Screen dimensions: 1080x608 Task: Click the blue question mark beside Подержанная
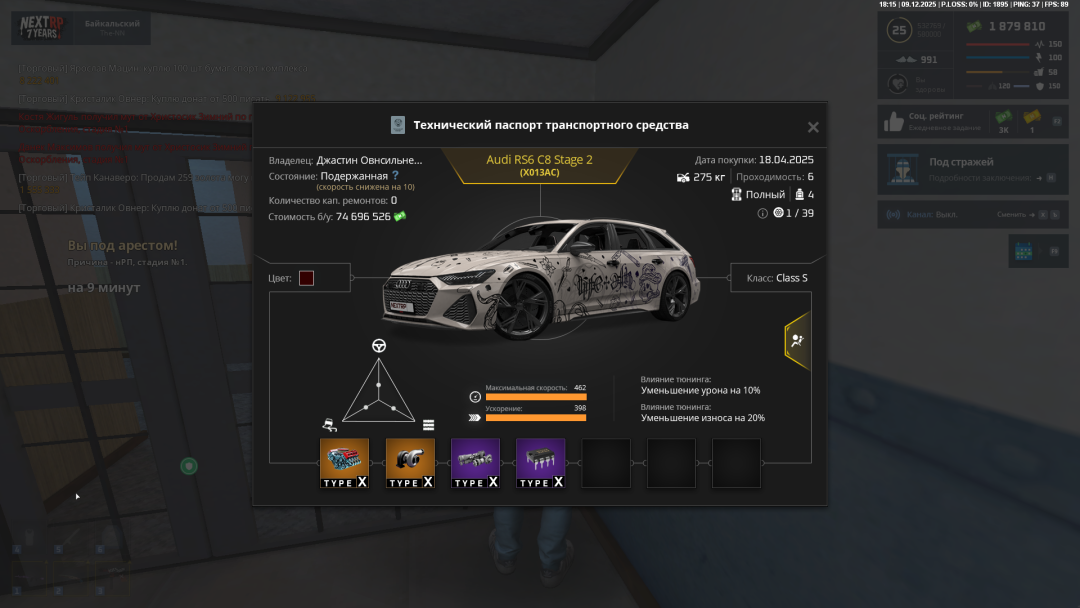(396, 175)
